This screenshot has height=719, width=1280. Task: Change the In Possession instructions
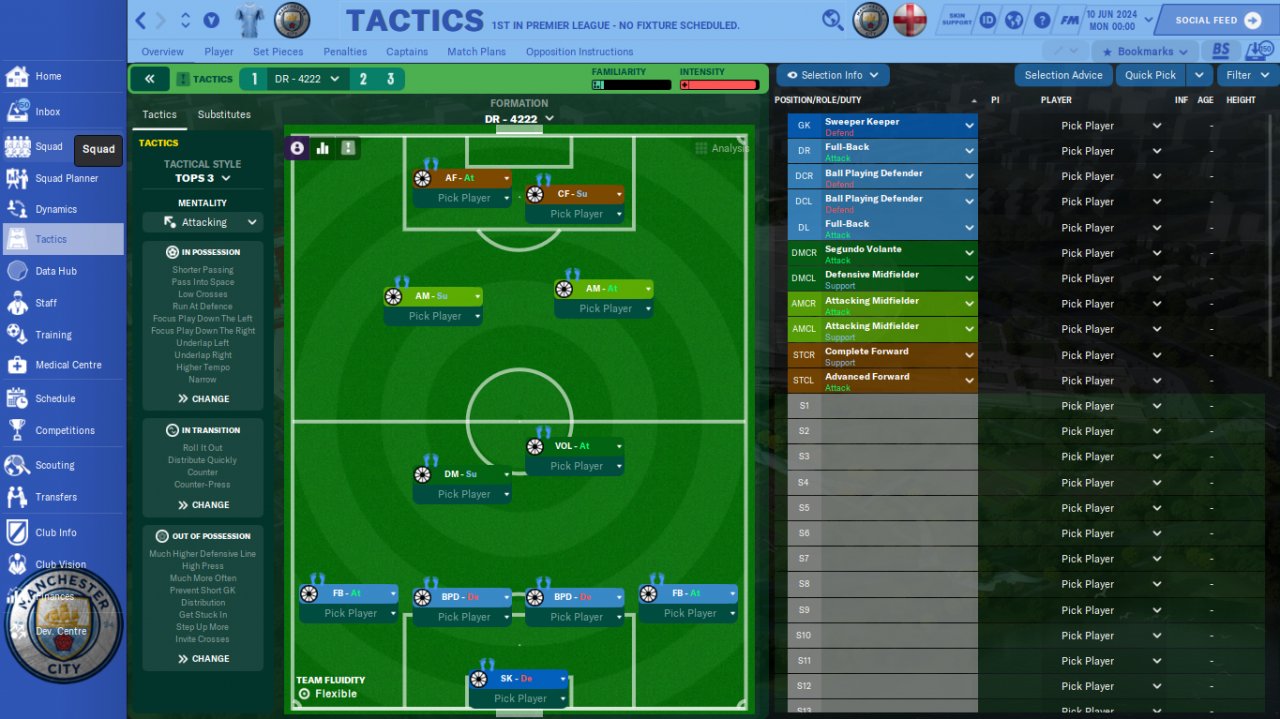click(203, 399)
